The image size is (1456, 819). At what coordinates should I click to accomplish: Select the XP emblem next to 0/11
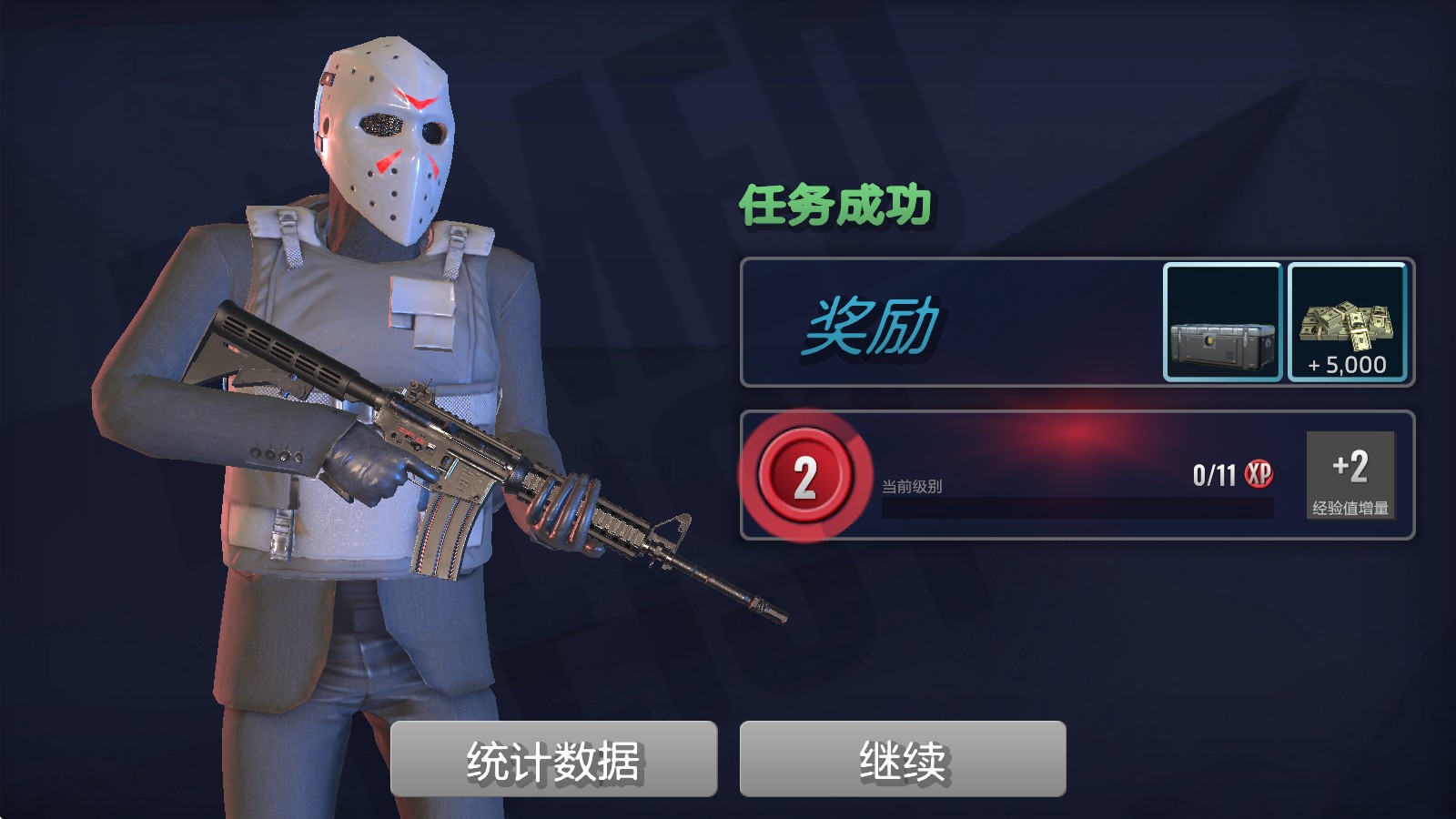point(1259,472)
